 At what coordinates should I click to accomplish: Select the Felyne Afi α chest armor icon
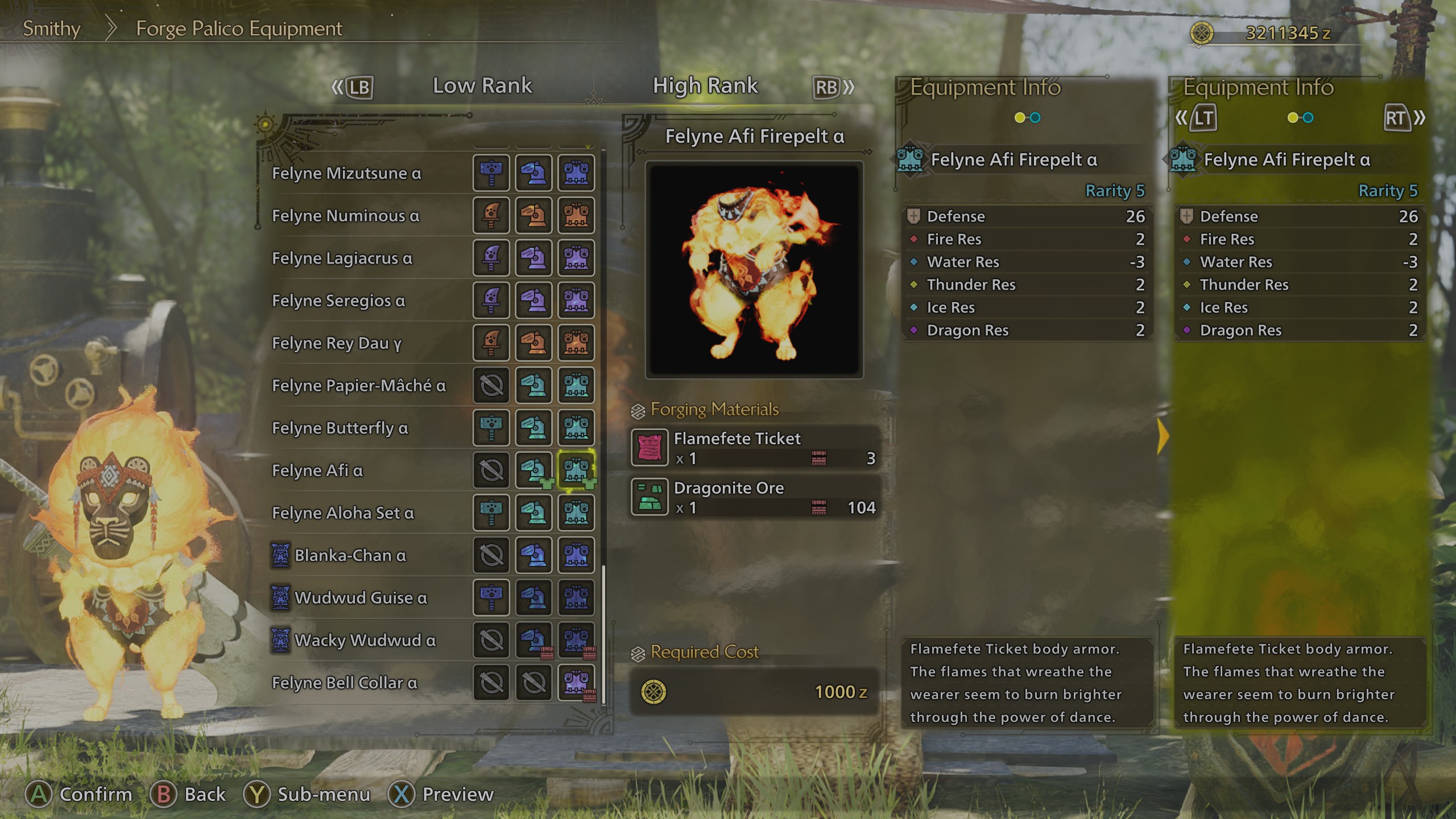[576, 471]
